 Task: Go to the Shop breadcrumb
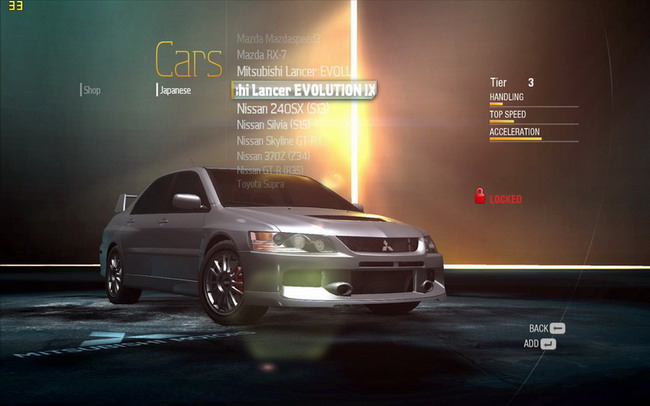[x=92, y=90]
